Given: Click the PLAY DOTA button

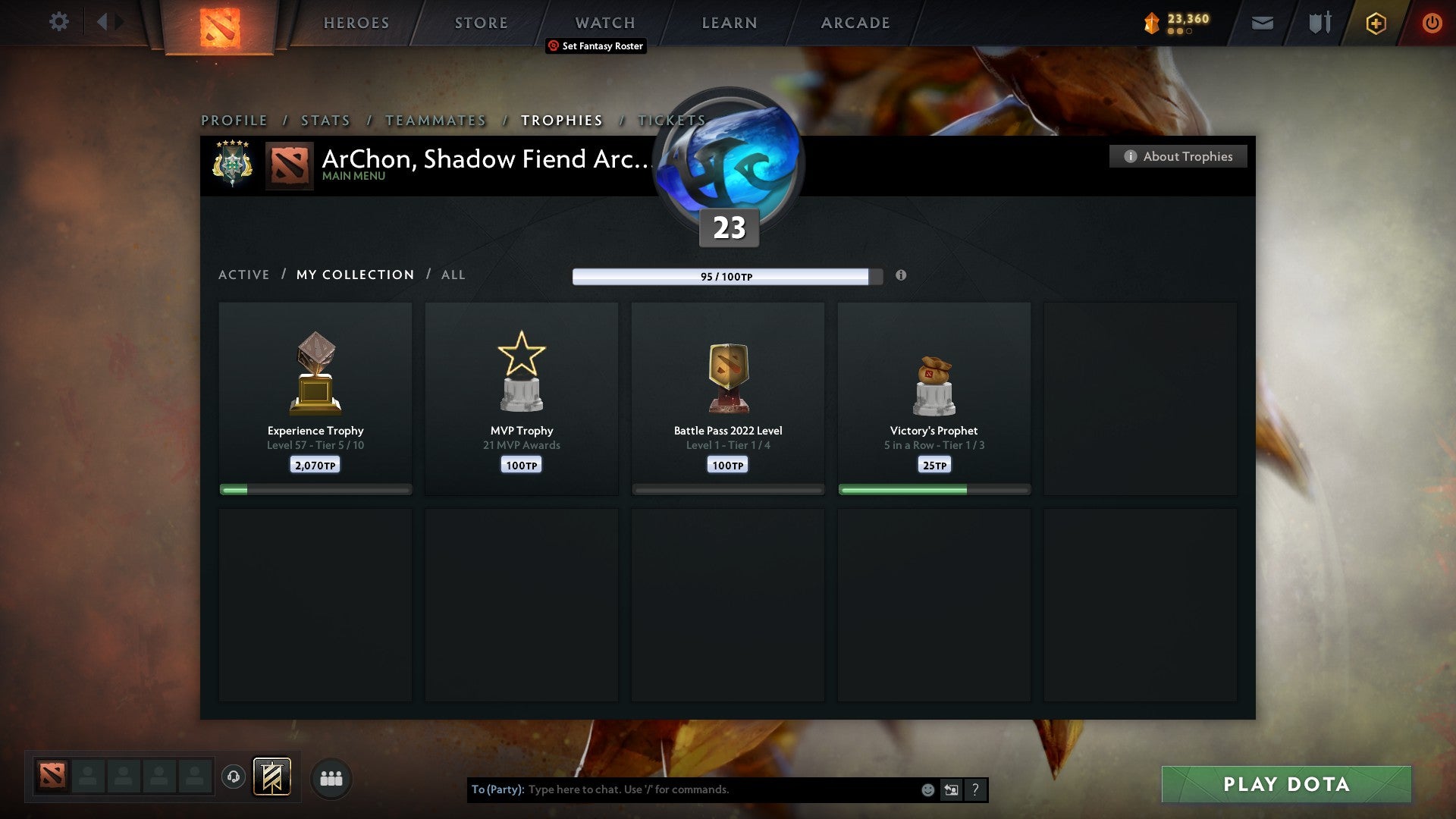Looking at the screenshot, I should tap(1285, 784).
